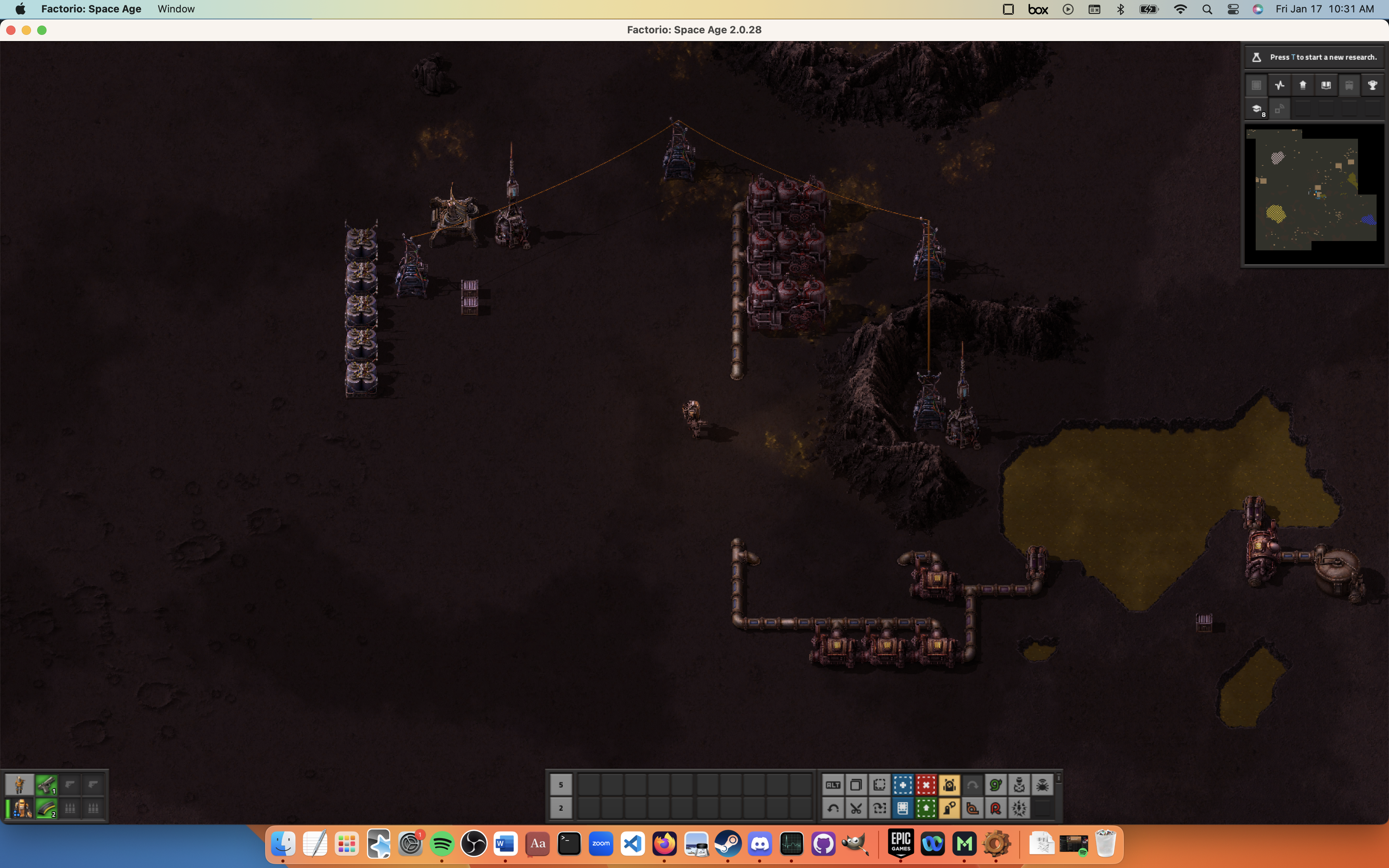Open tips and tricks graduation cap button
The image size is (1389, 868).
[1256, 109]
